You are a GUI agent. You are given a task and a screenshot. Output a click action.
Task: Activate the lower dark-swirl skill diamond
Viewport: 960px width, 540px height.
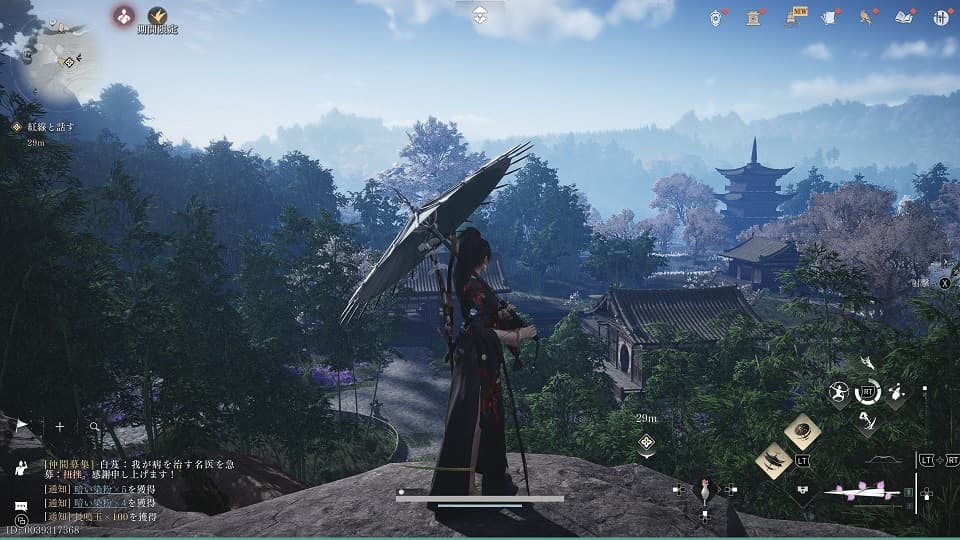pos(773,460)
